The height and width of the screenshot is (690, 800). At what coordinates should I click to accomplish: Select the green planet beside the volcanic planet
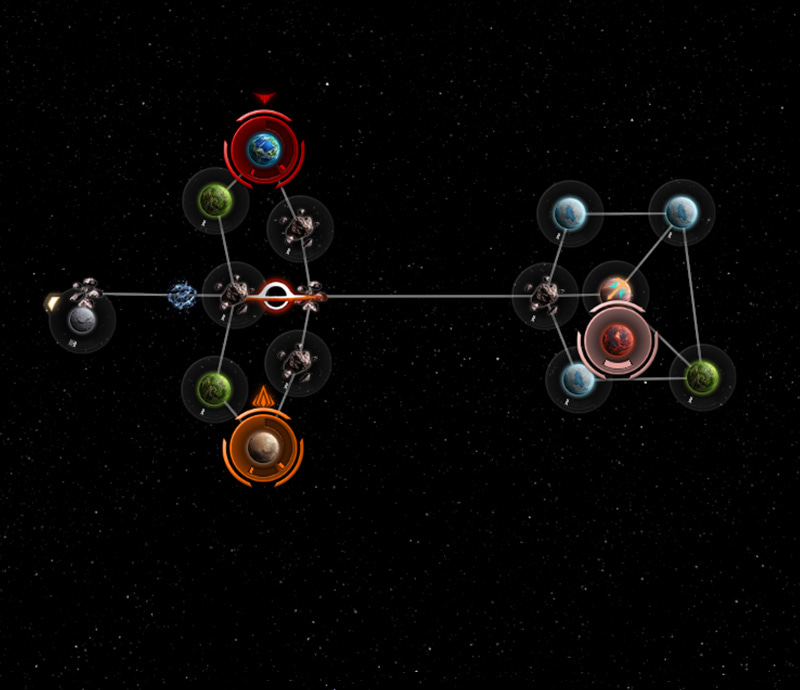pos(703,377)
